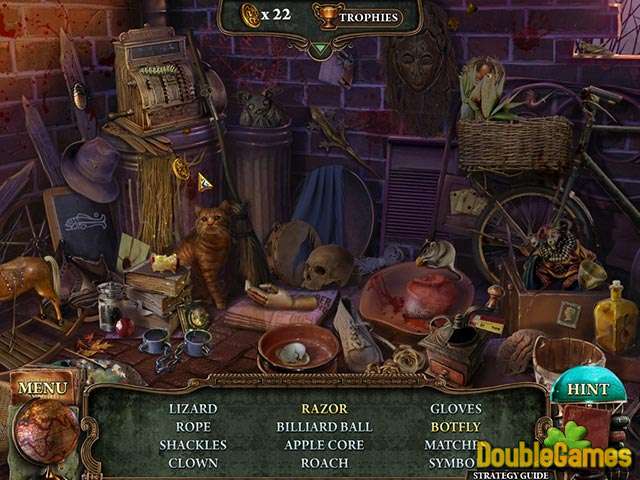Open the Menu button

click(42, 387)
